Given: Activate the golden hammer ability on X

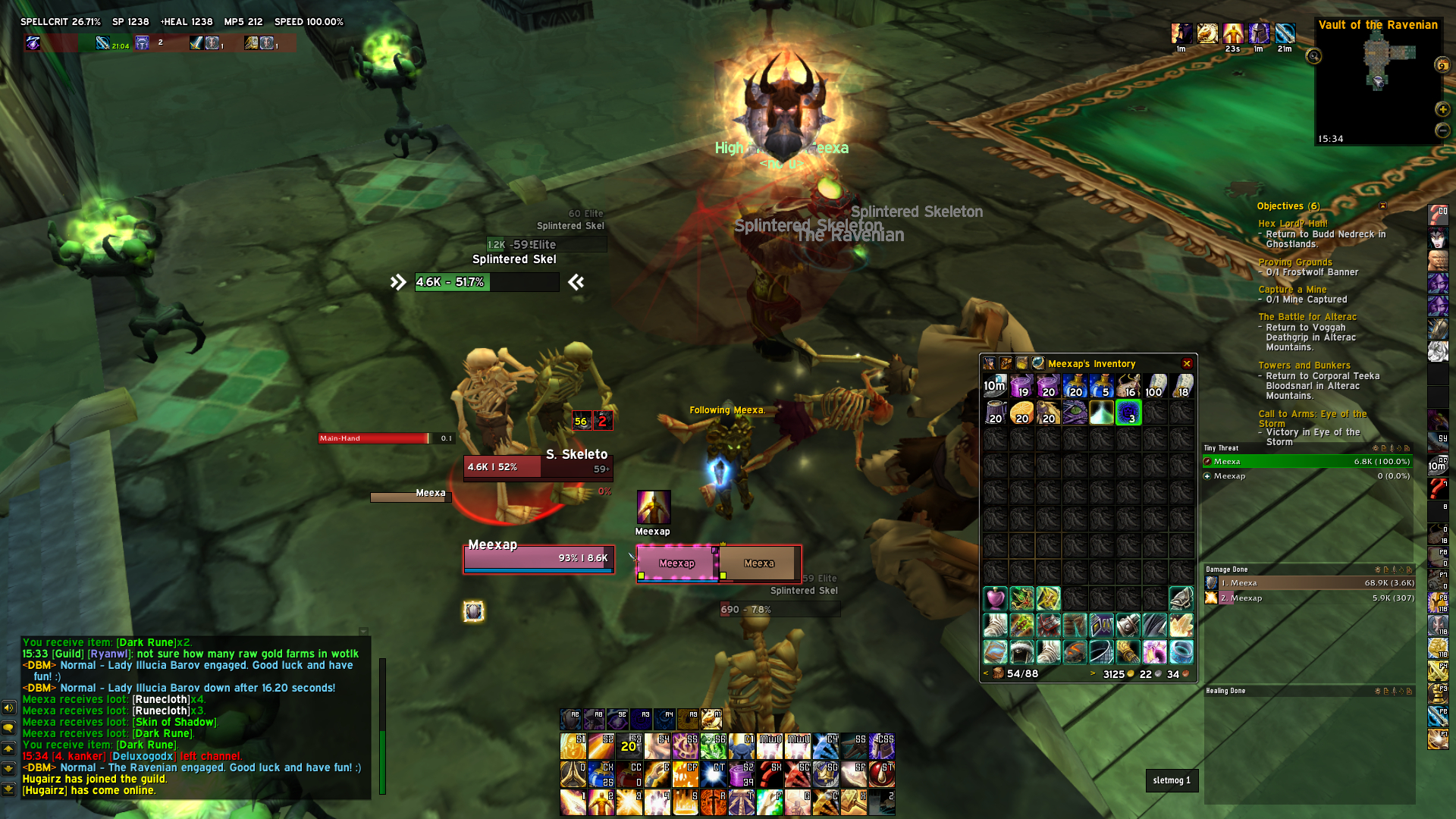Looking at the screenshot, I should point(854,802).
